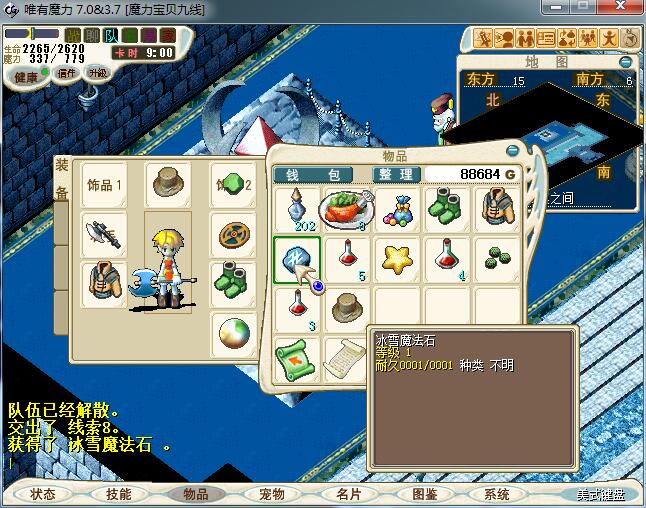The image size is (646, 508).
Task: Select the 队 team chat channel
Action: [111, 36]
